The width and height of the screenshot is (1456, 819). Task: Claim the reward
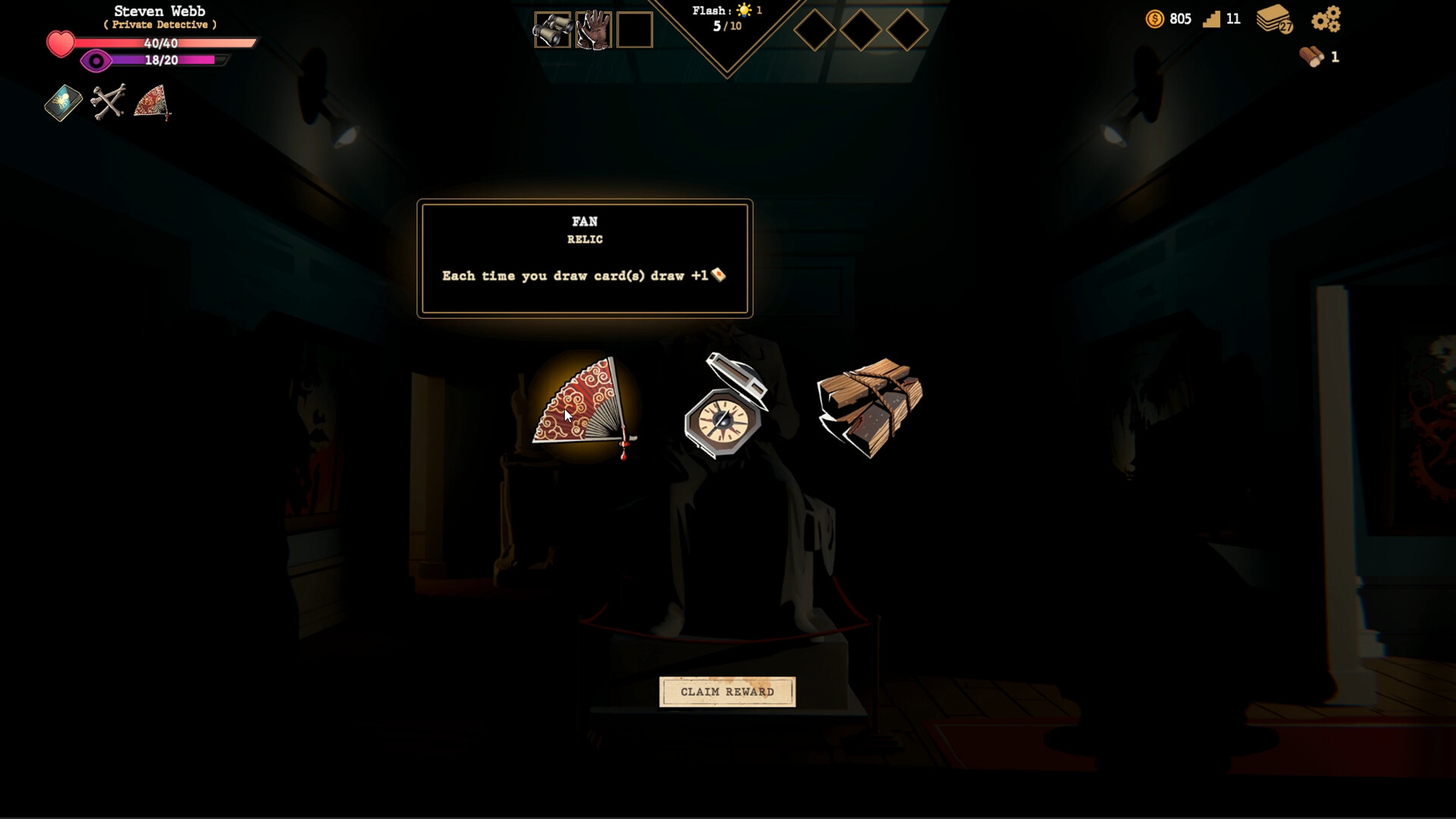[x=727, y=692]
